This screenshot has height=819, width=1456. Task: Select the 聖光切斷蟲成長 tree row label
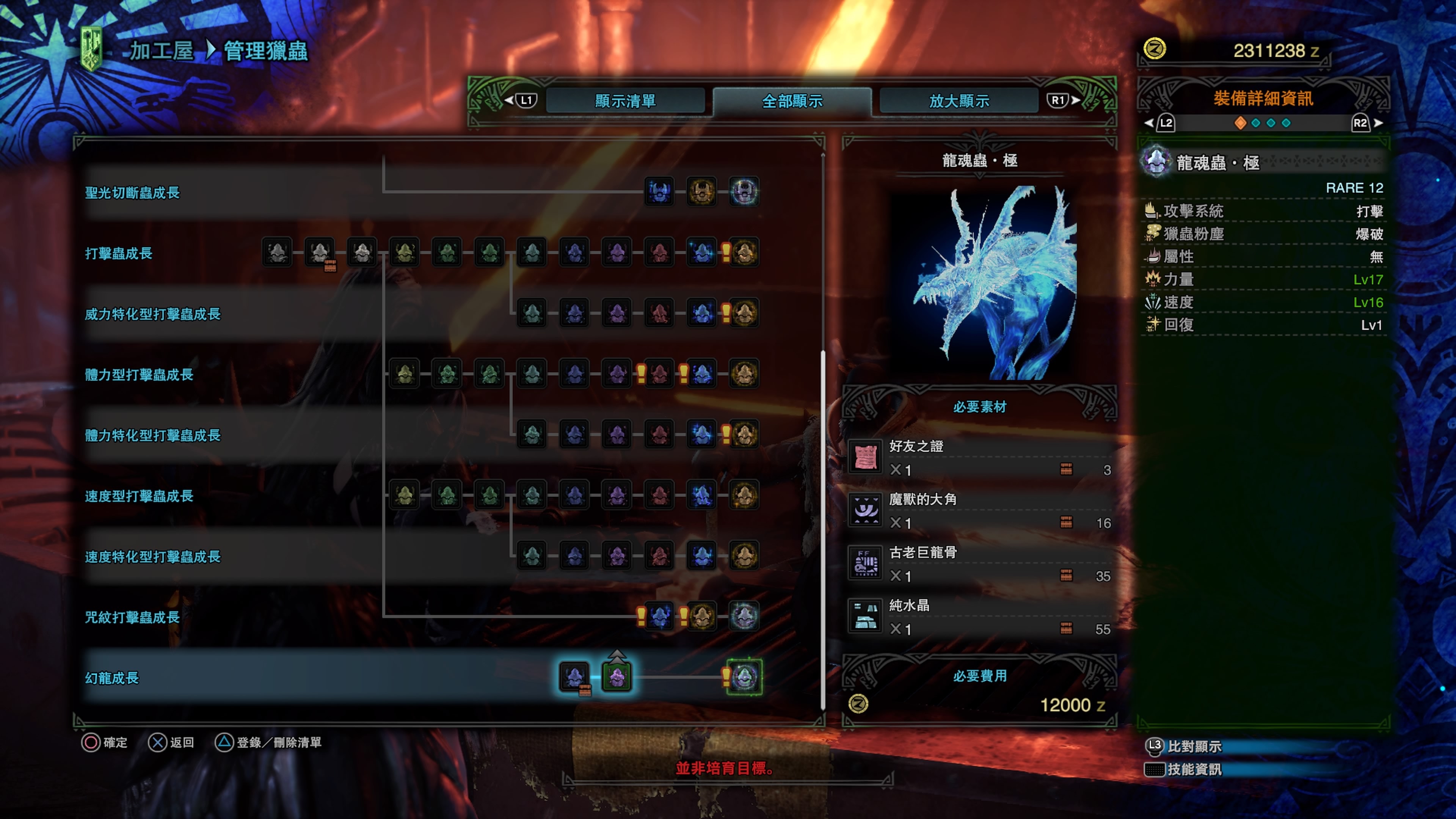click(132, 193)
